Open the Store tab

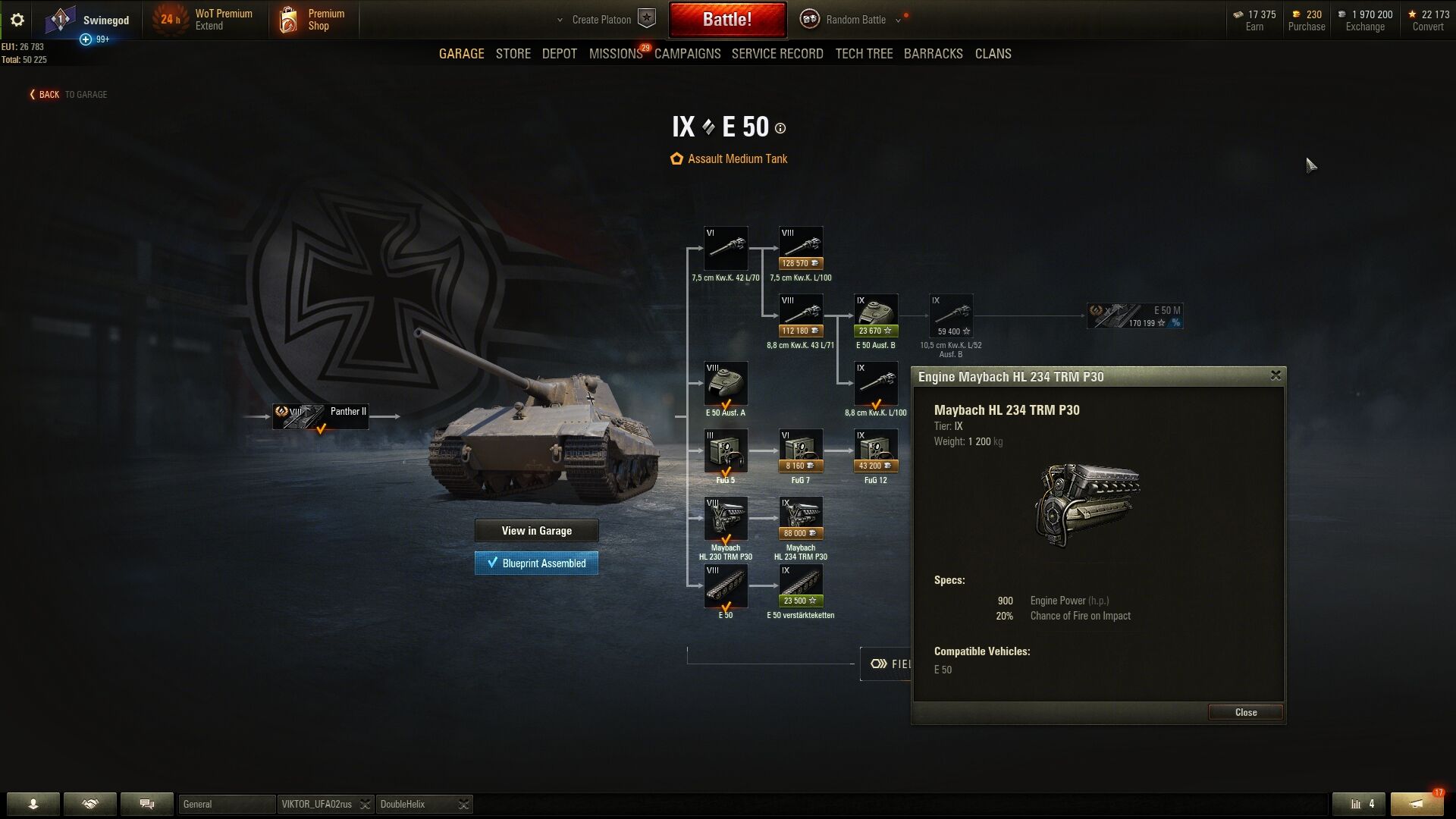point(513,54)
